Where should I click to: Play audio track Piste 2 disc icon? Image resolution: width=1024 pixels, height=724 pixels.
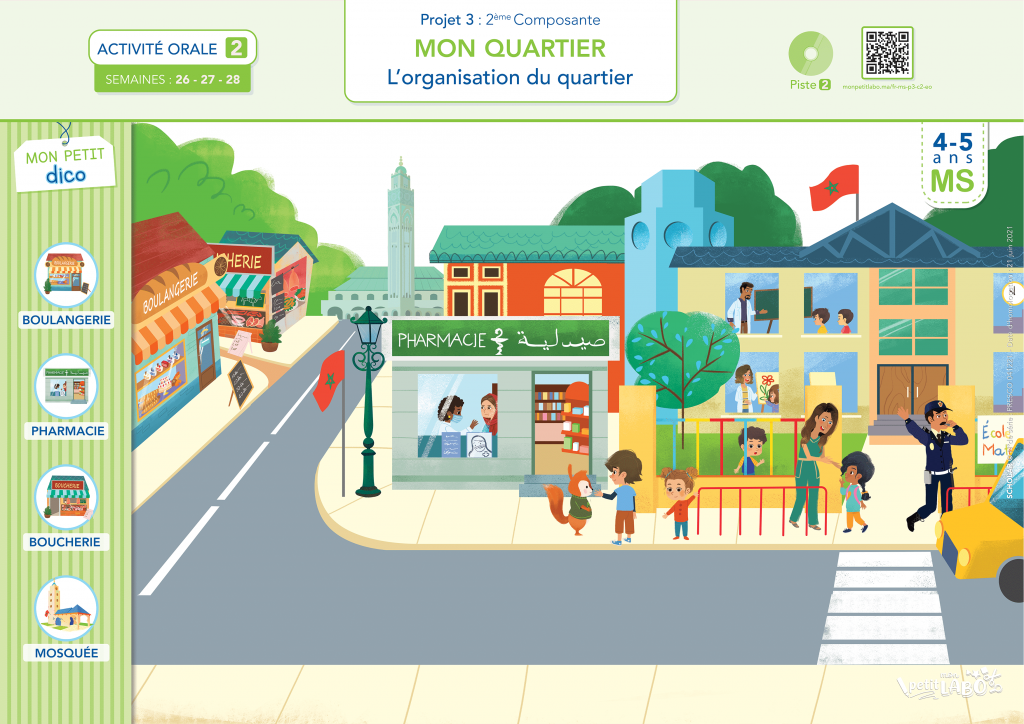(x=810, y=52)
